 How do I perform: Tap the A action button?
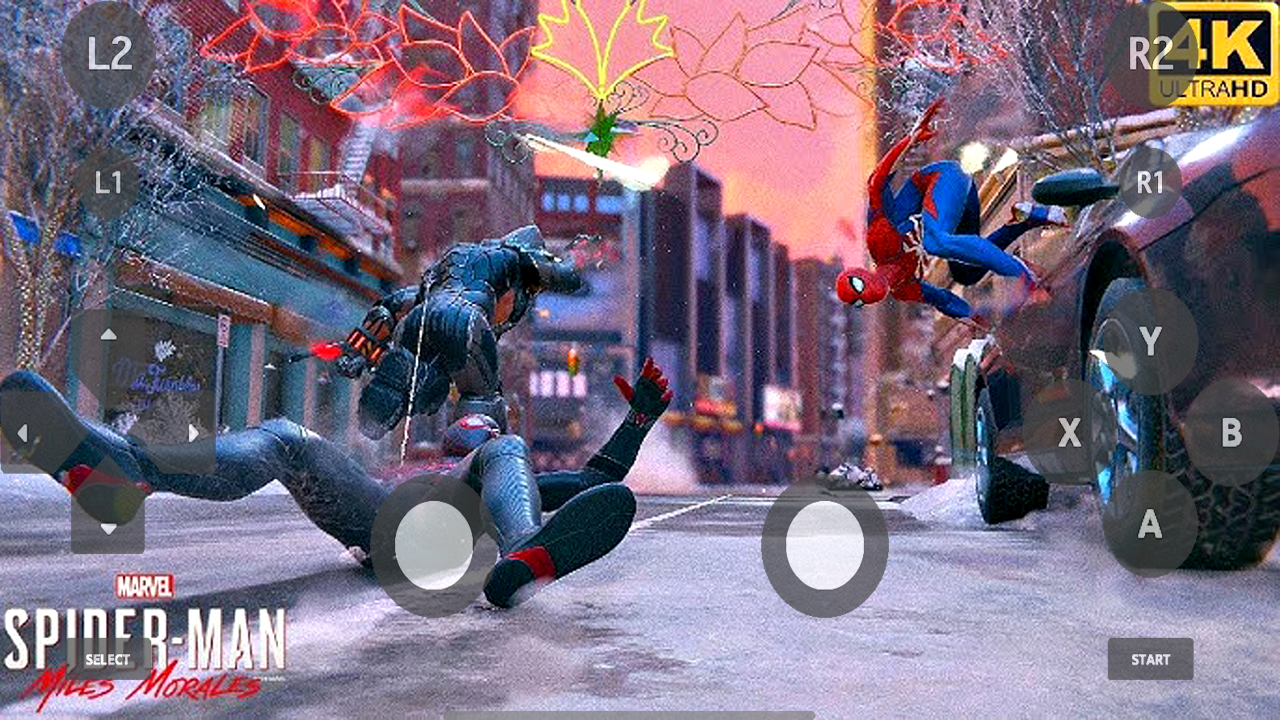point(1148,524)
